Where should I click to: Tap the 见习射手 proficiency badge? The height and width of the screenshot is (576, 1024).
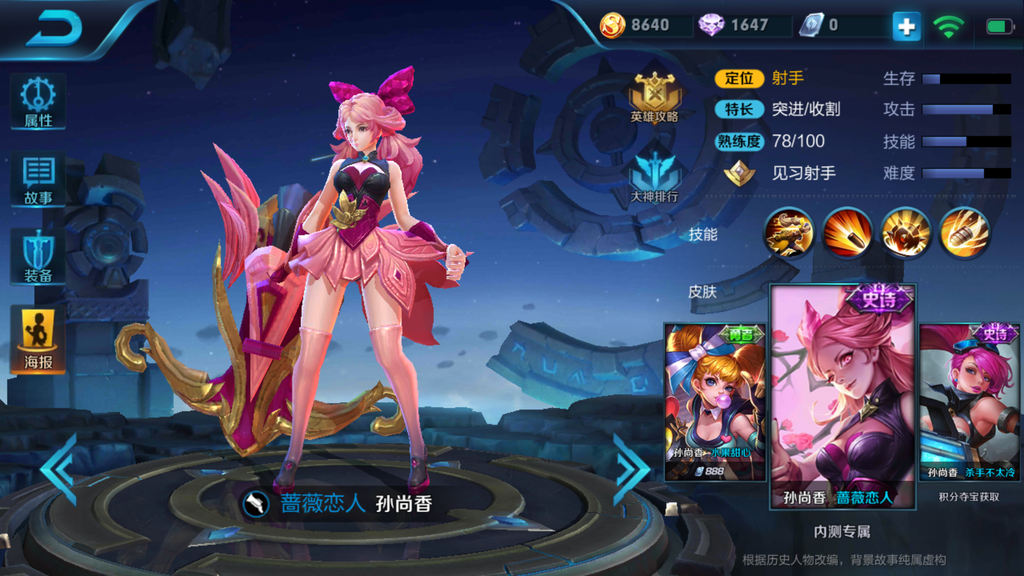(x=737, y=173)
